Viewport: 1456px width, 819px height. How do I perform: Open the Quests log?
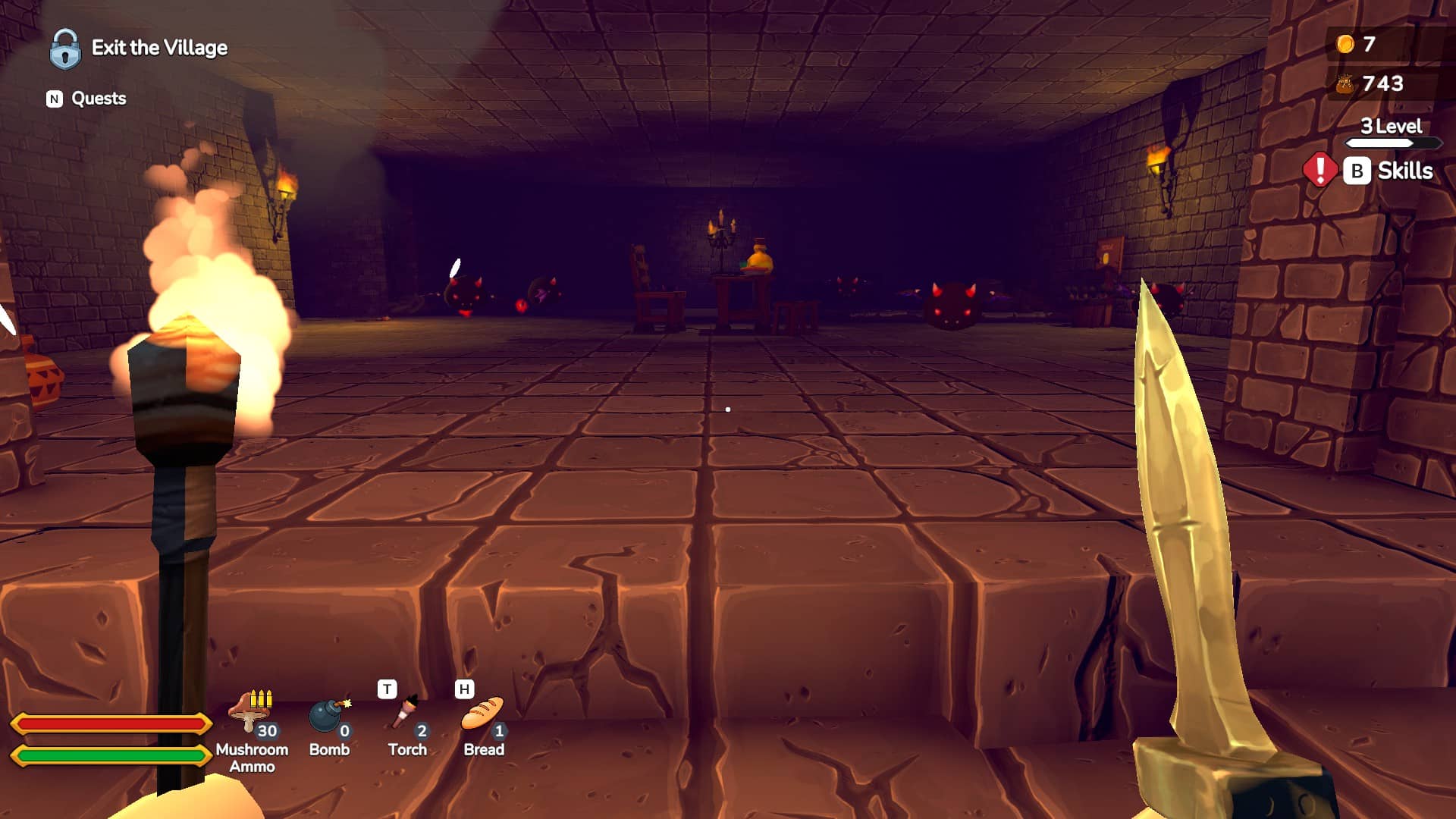click(x=86, y=99)
